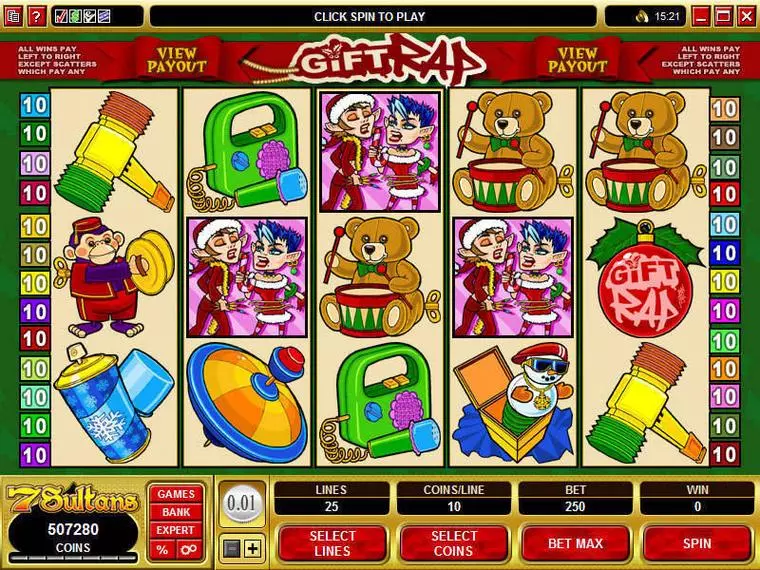The height and width of the screenshot is (570, 760).
Task: Open the GAMES menu
Action: [176, 494]
